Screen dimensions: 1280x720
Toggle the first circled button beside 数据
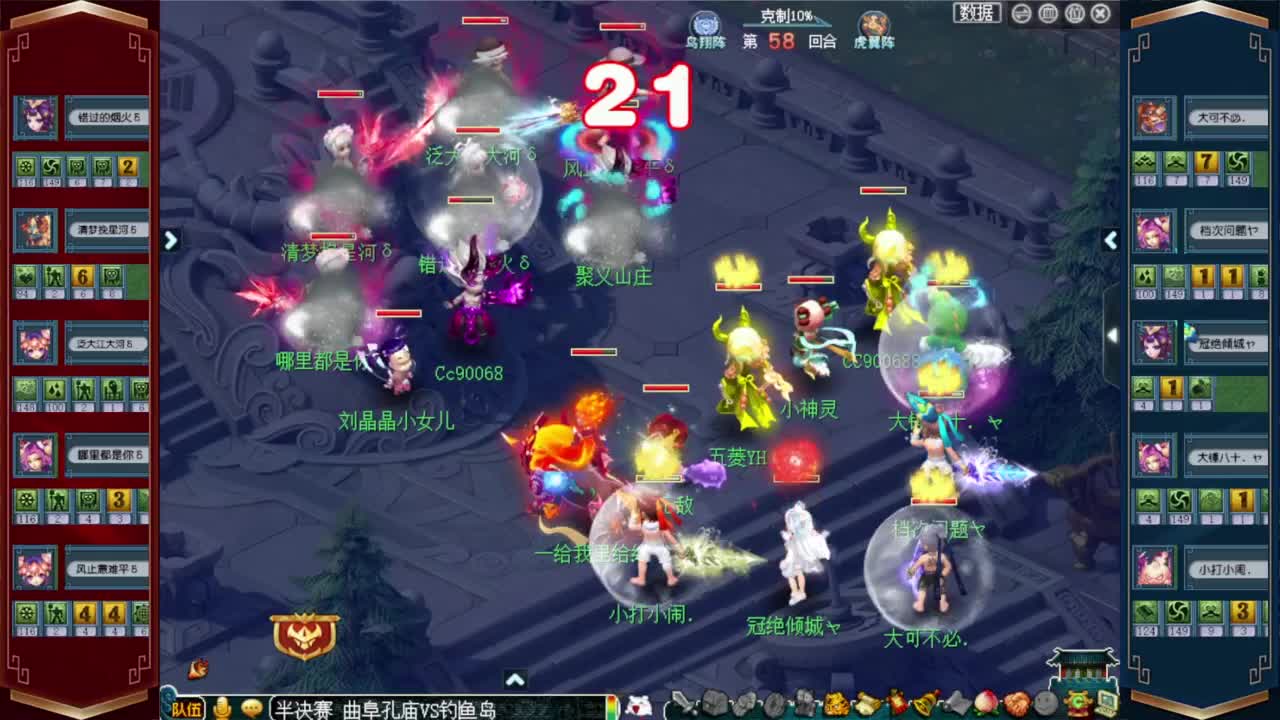[1021, 13]
